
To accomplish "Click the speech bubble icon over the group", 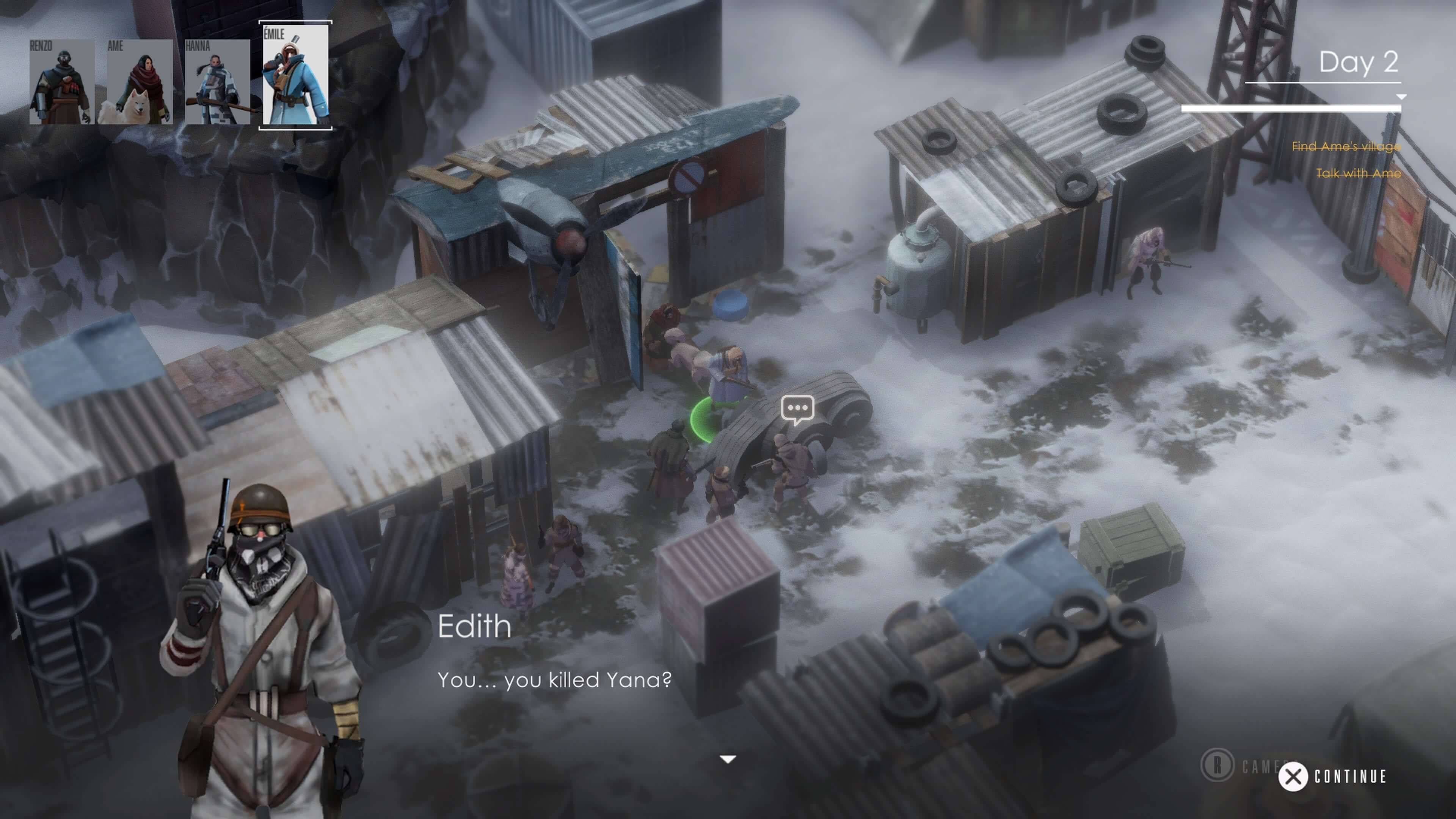I will tap(797, 409).
